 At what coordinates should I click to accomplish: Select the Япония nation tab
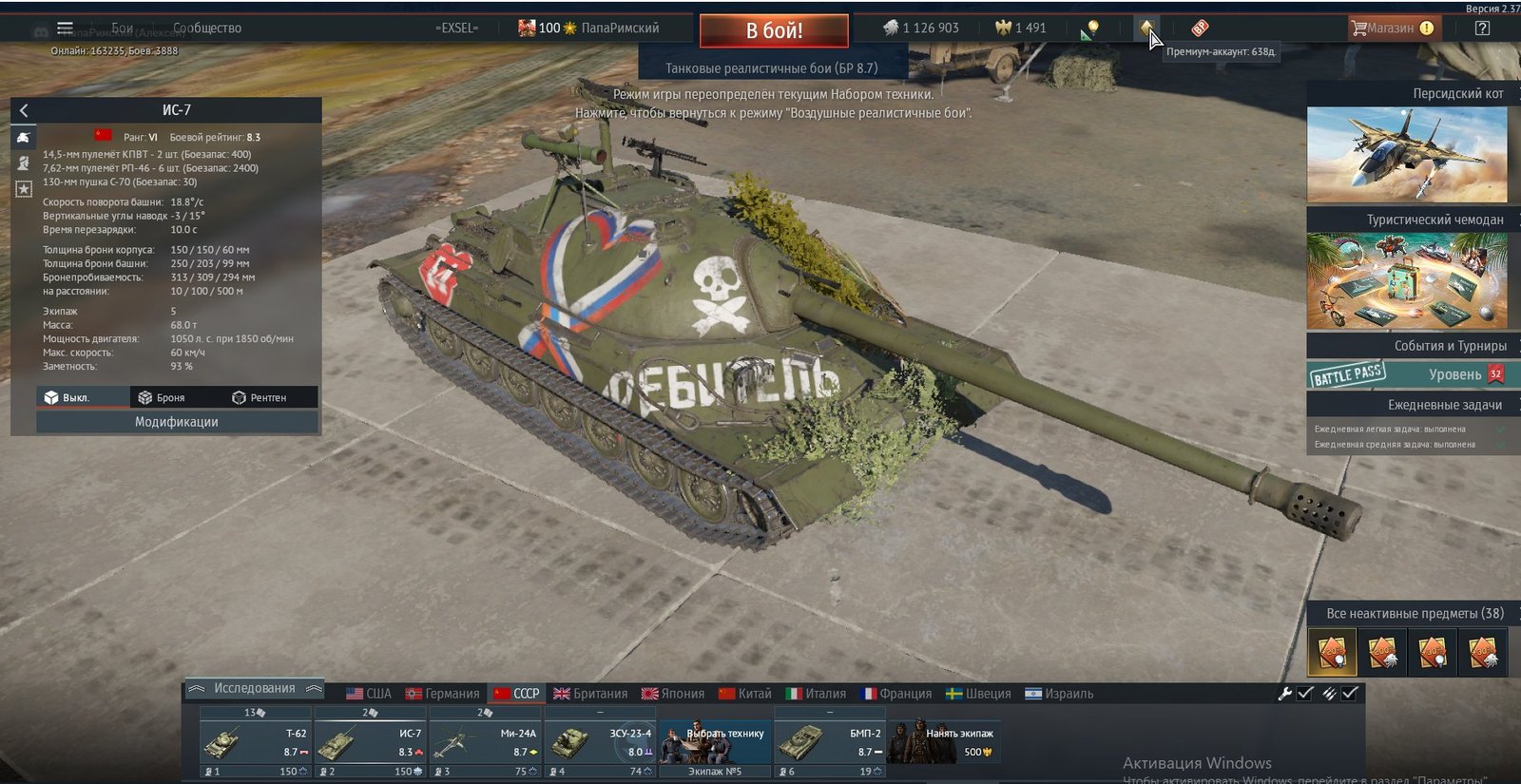point(673,694)
